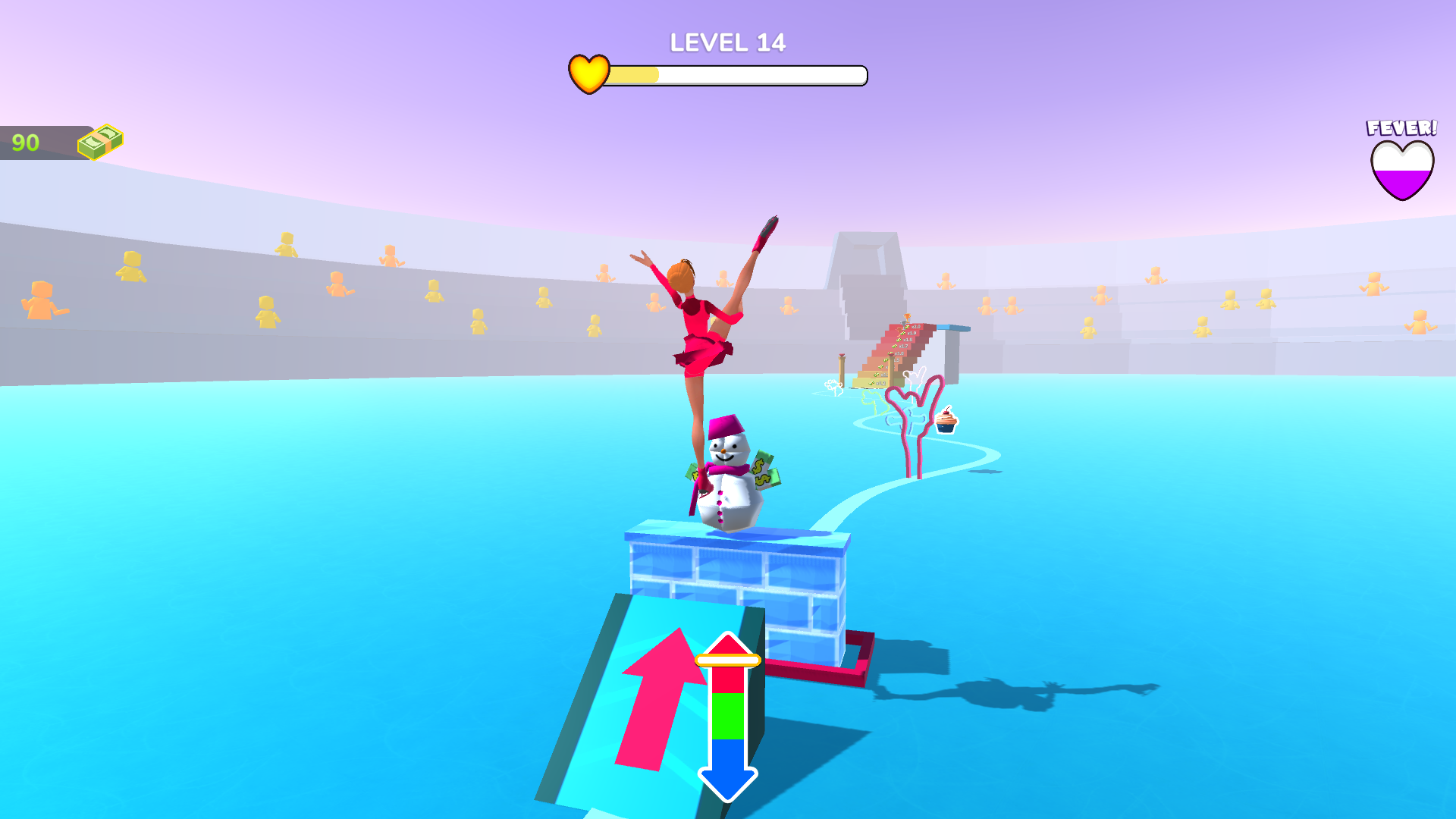1456x819 pixels.
Task: Click the money counter showing 90
Action: pos(24,140)
